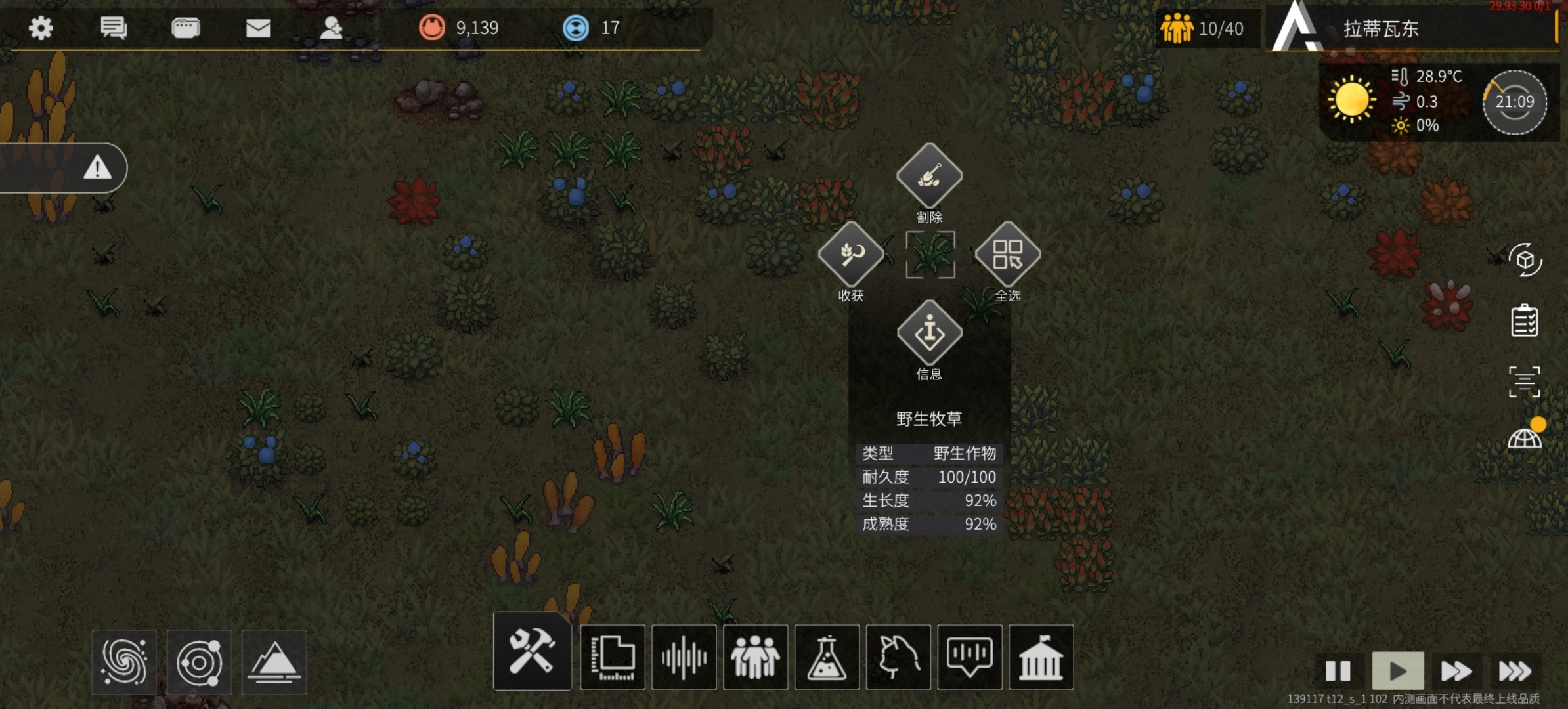Open the galaxy spiral view
The image size is (1568, 709).
[124, 662]
